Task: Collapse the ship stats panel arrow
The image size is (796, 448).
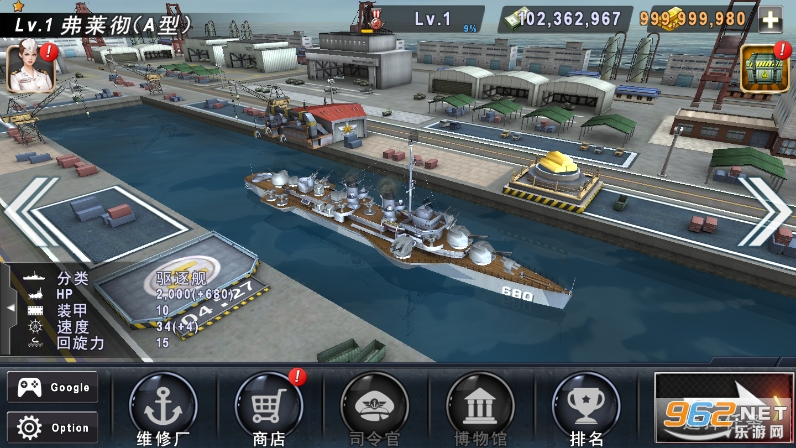Action: pos(10,308)
